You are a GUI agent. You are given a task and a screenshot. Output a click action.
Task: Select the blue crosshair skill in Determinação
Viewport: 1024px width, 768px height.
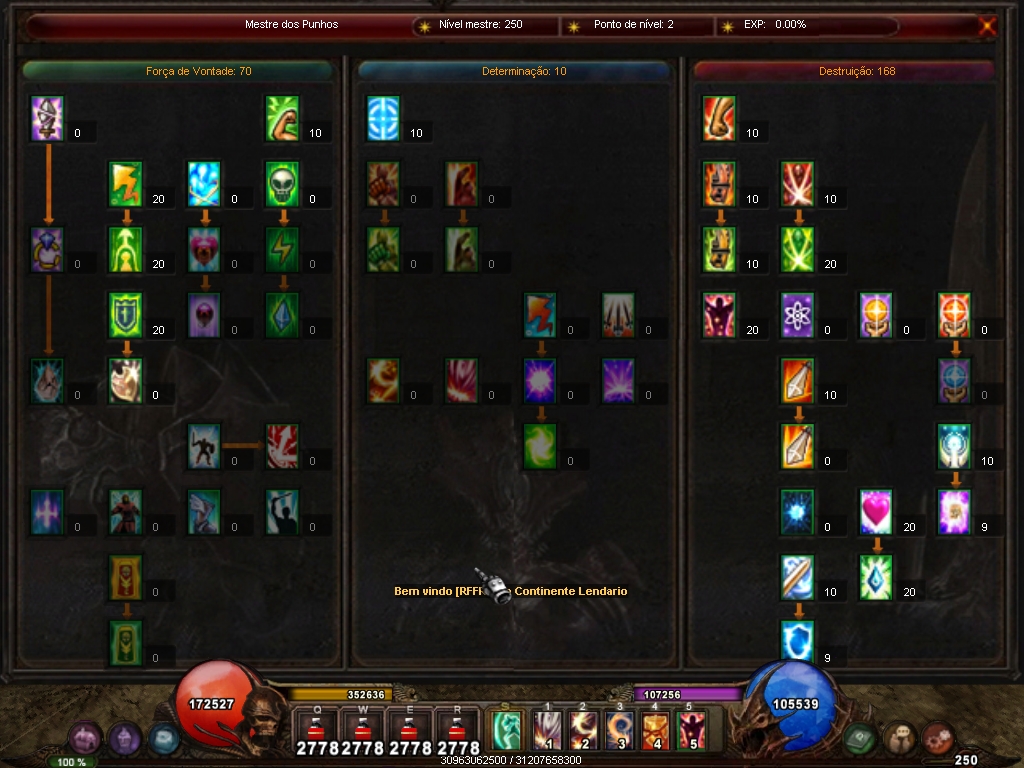(383, 119)
